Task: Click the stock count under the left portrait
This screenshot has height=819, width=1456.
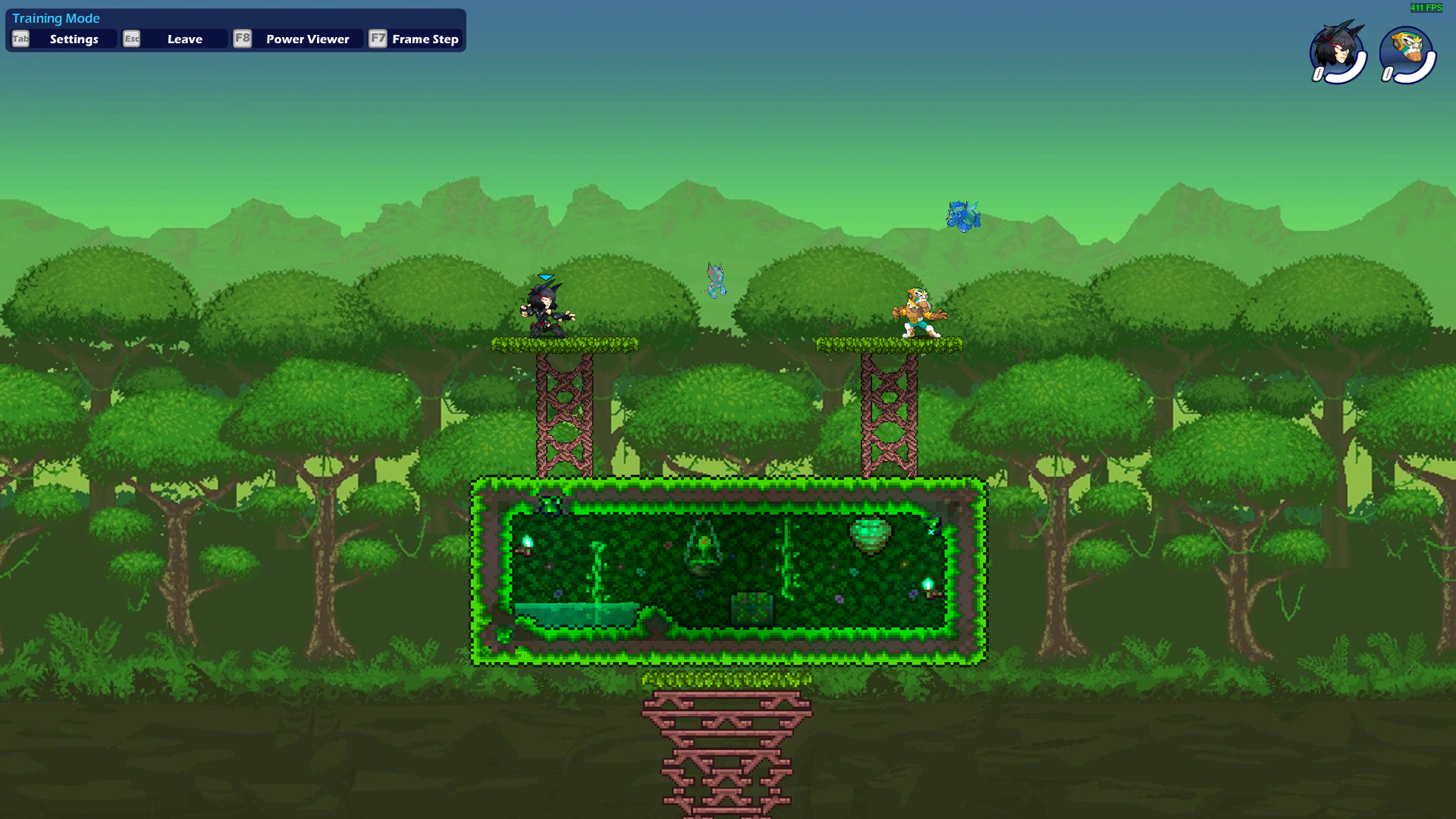Action: click(1316, 73)
